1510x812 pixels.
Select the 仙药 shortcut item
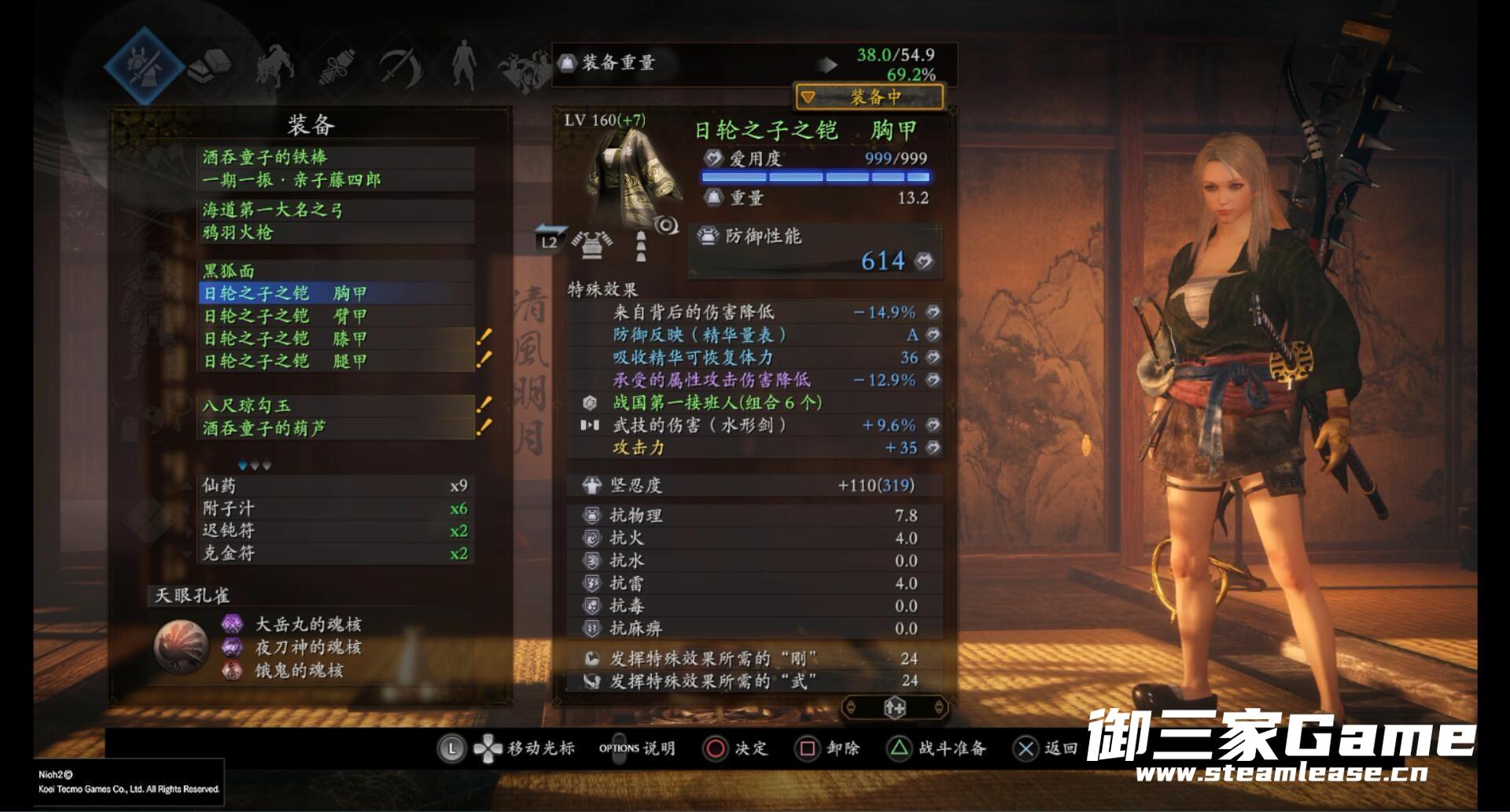(335, 486)
